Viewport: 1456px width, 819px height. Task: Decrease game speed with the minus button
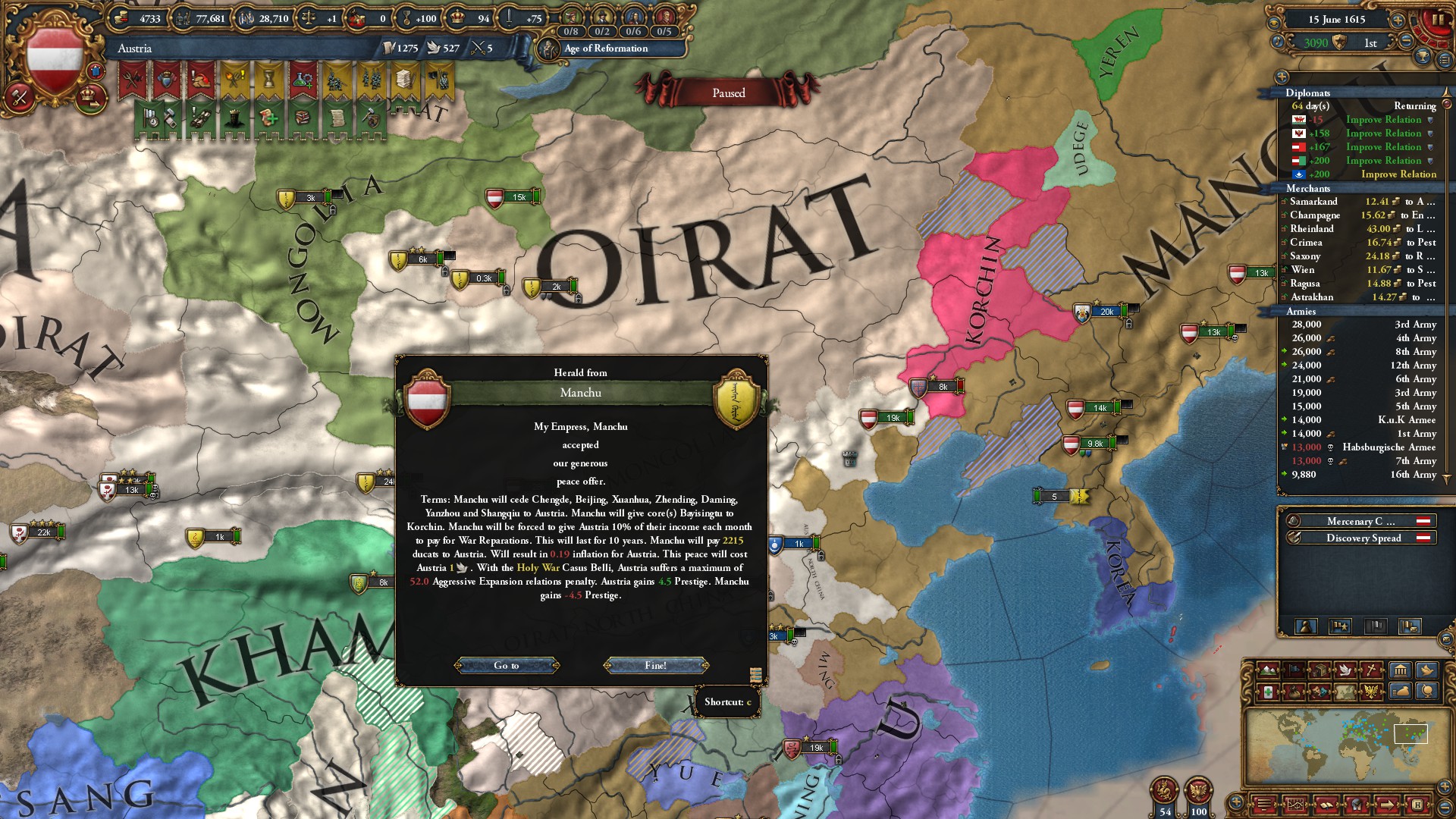click(1407, 42)
